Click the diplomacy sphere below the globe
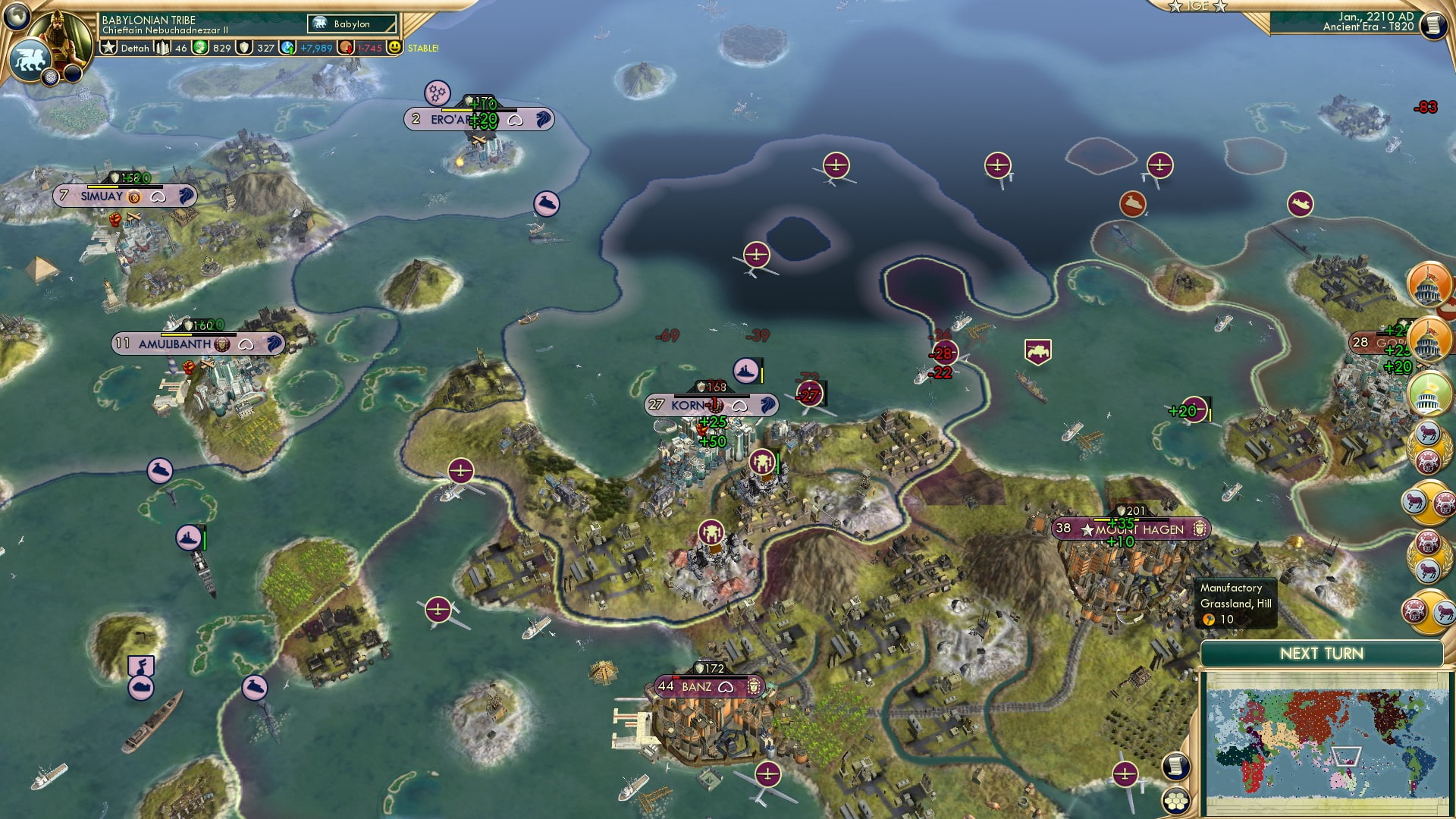This screenshot has width=1456, height=819. click(49, 78)
